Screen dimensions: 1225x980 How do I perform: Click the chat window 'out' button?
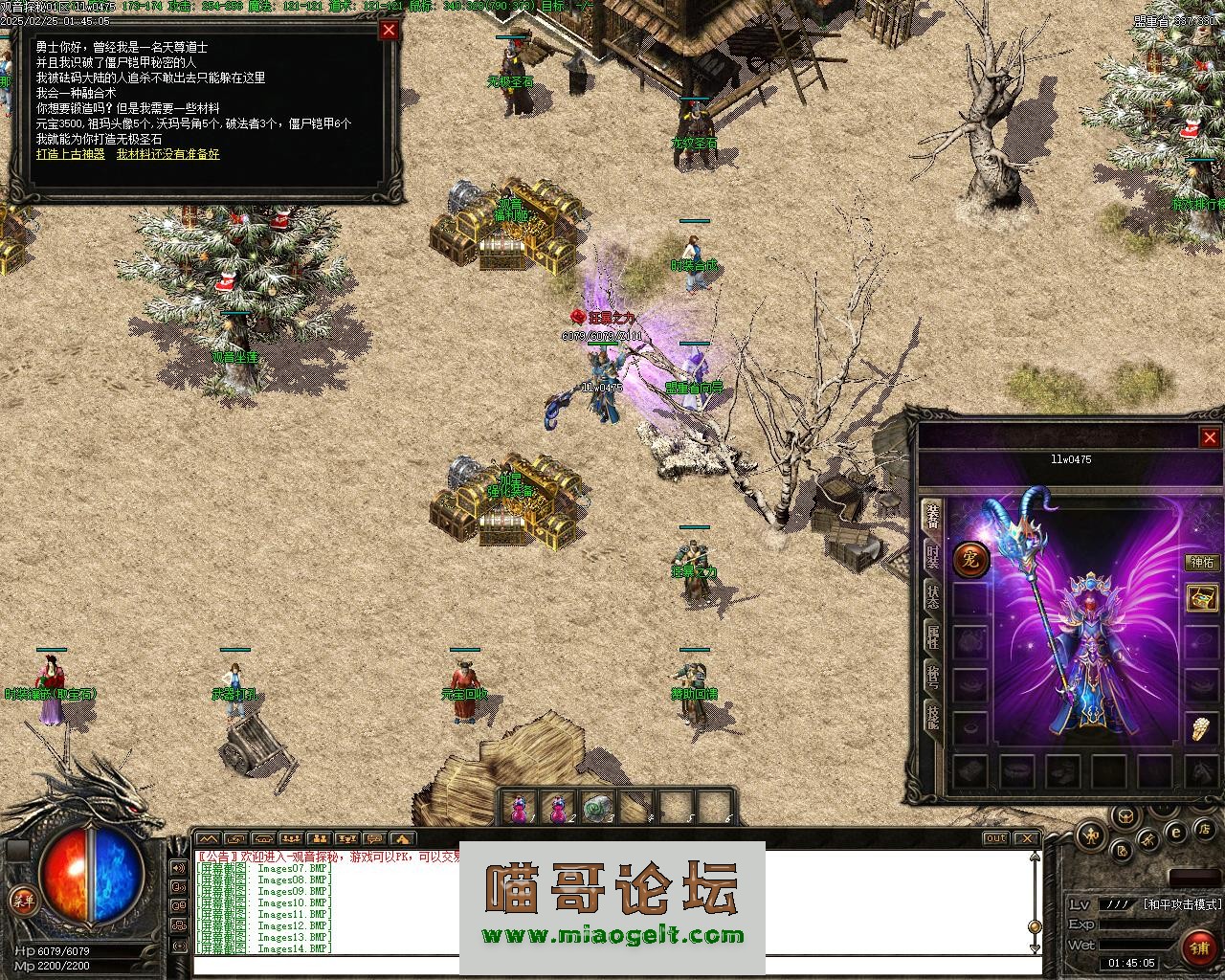point(996,838)
